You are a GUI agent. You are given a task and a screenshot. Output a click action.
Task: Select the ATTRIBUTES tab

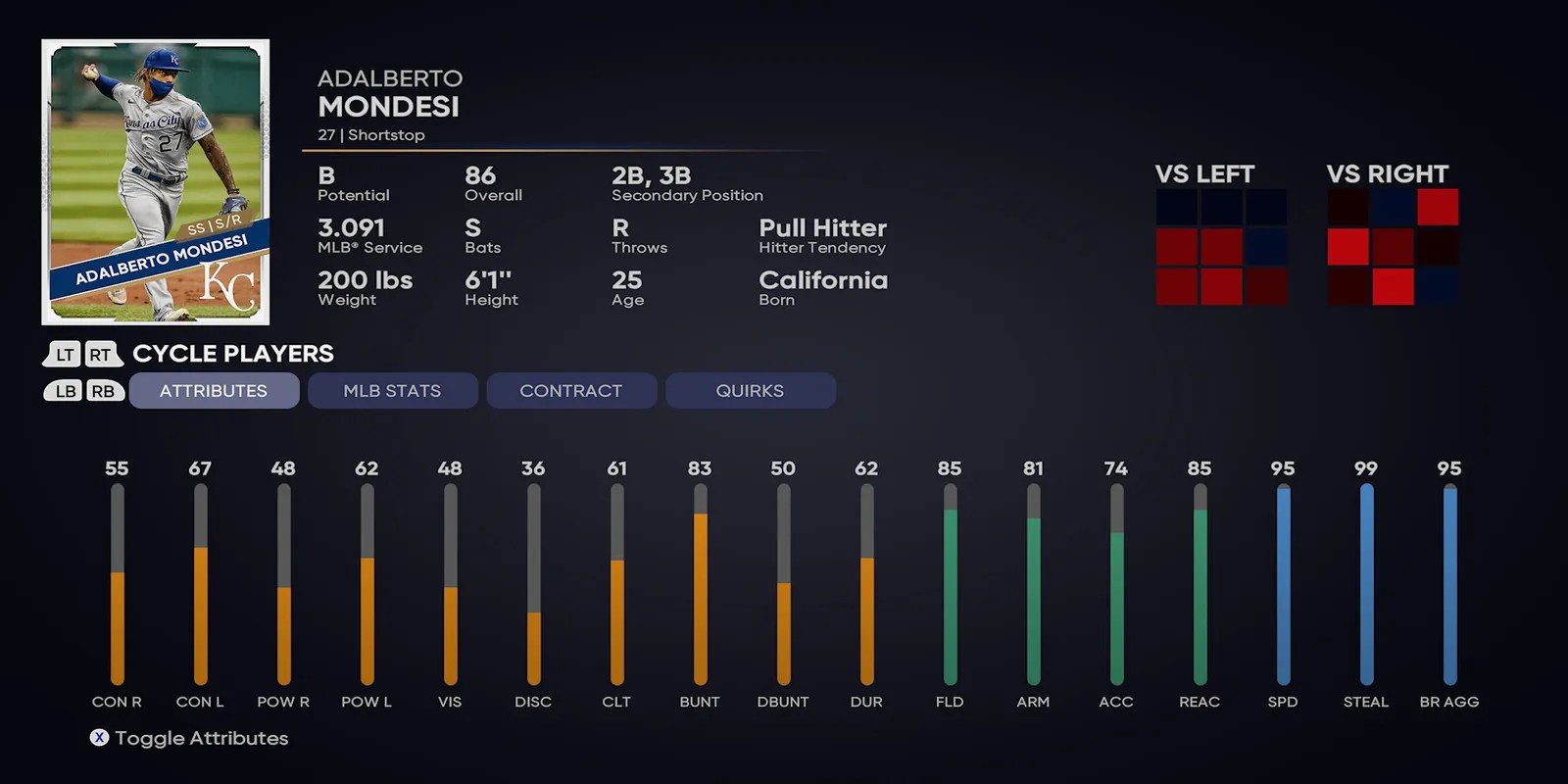pos(214,390)
